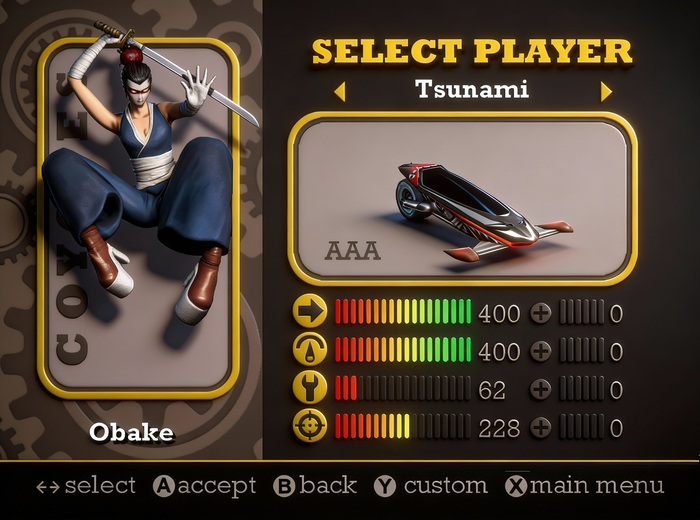Select the Obake character card
This screenshot has height=520, width=700.
coord(138,218)
